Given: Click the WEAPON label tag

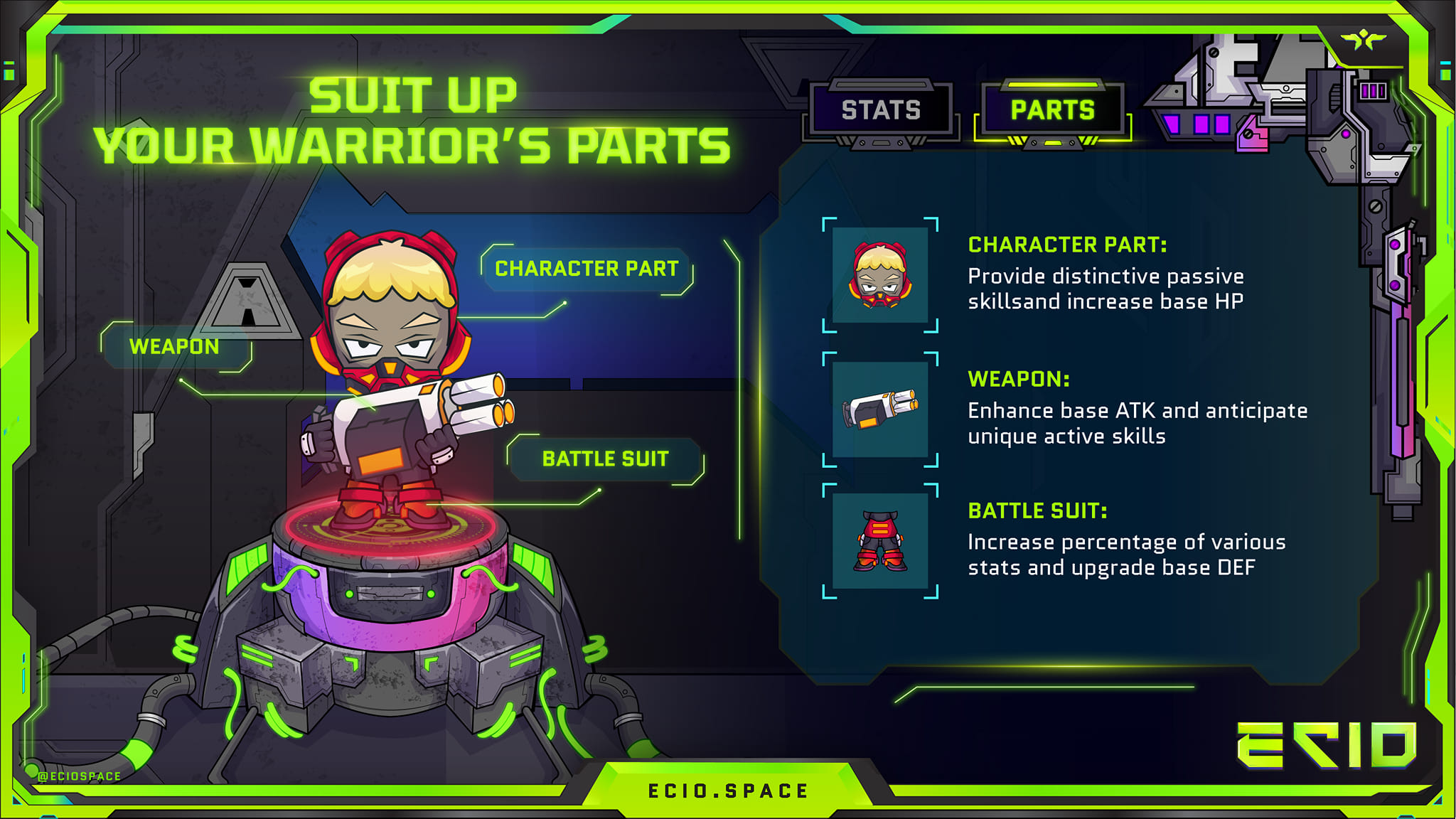Looking at the screenshot, I should 175,346.
